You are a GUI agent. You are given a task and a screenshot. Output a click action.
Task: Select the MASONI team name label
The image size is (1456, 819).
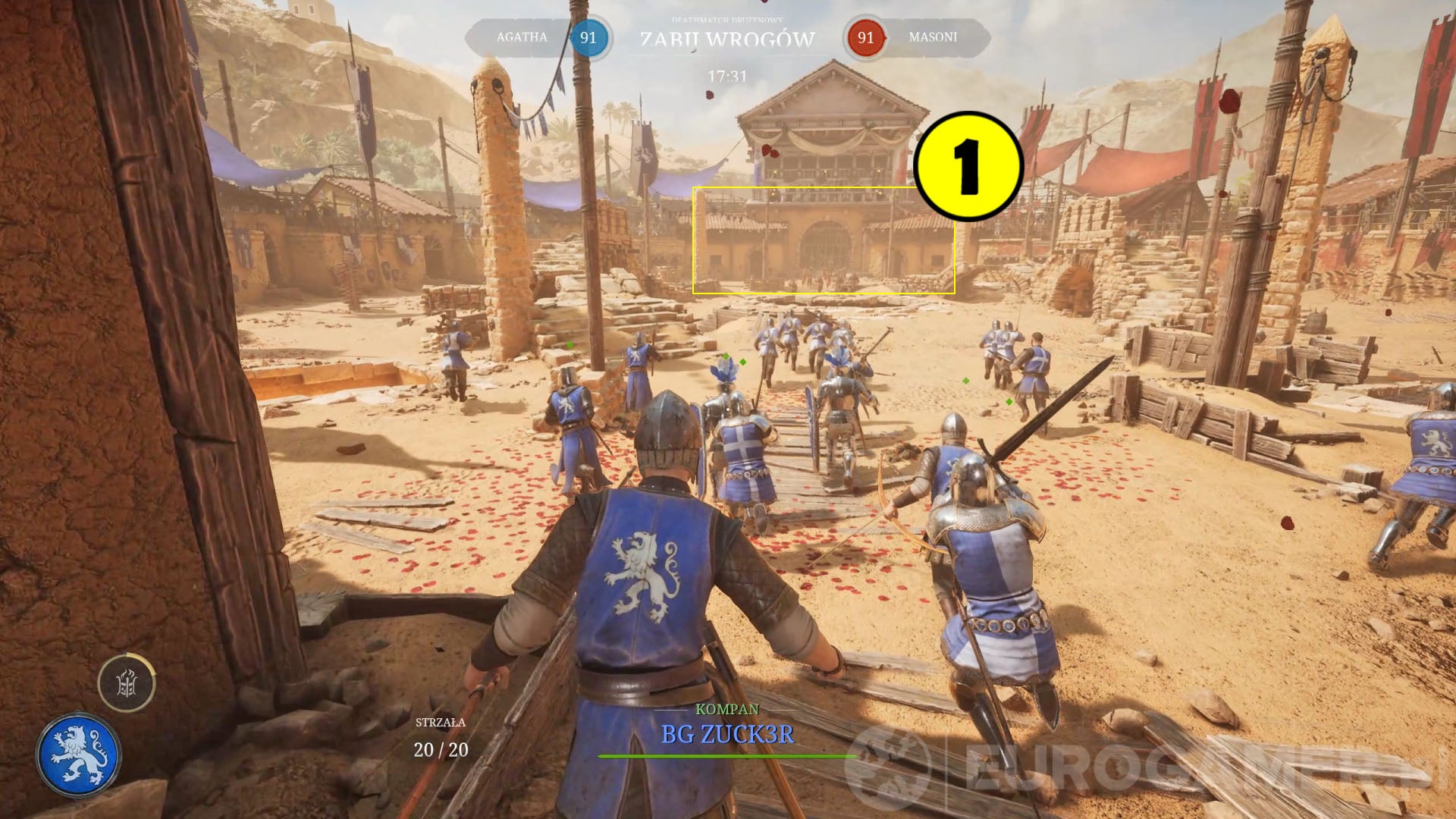coord(933,36)
